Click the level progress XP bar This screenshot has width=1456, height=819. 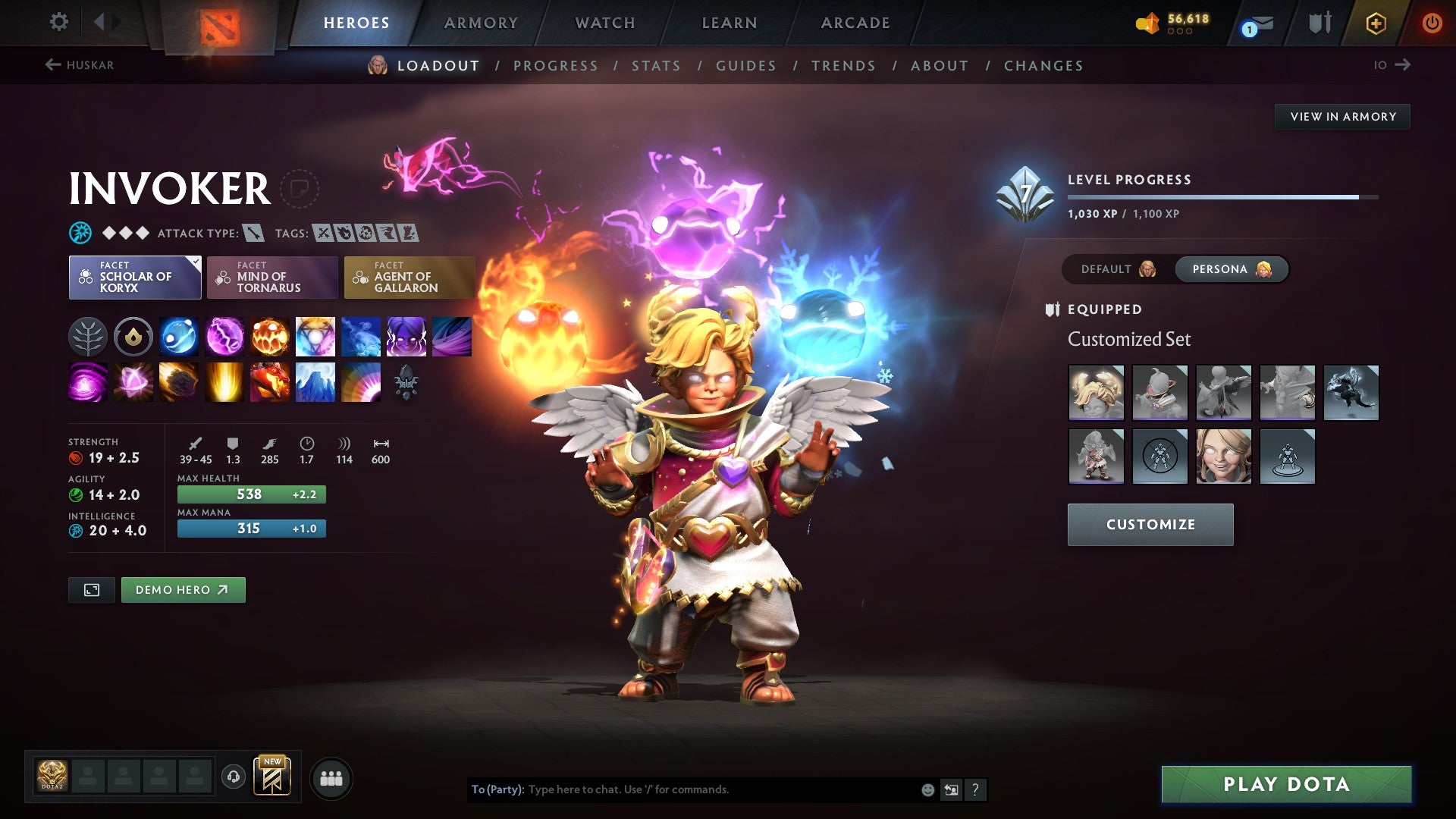click(x=1222, y=196)
